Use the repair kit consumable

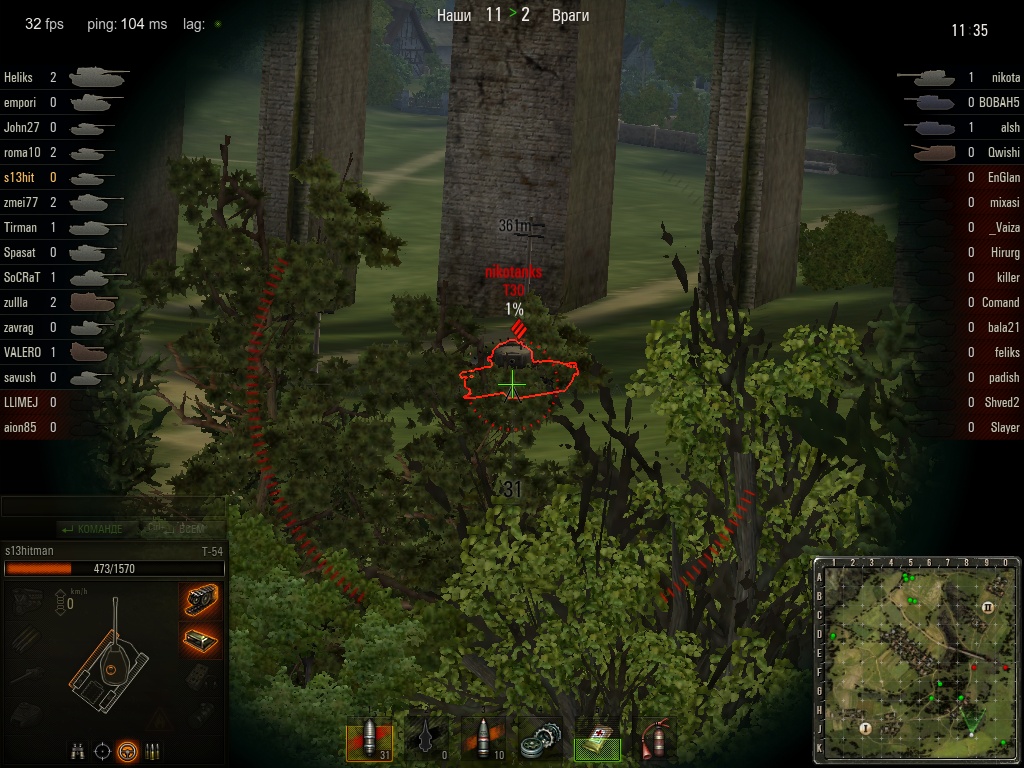pyautogui.click(x=541, y=739)
